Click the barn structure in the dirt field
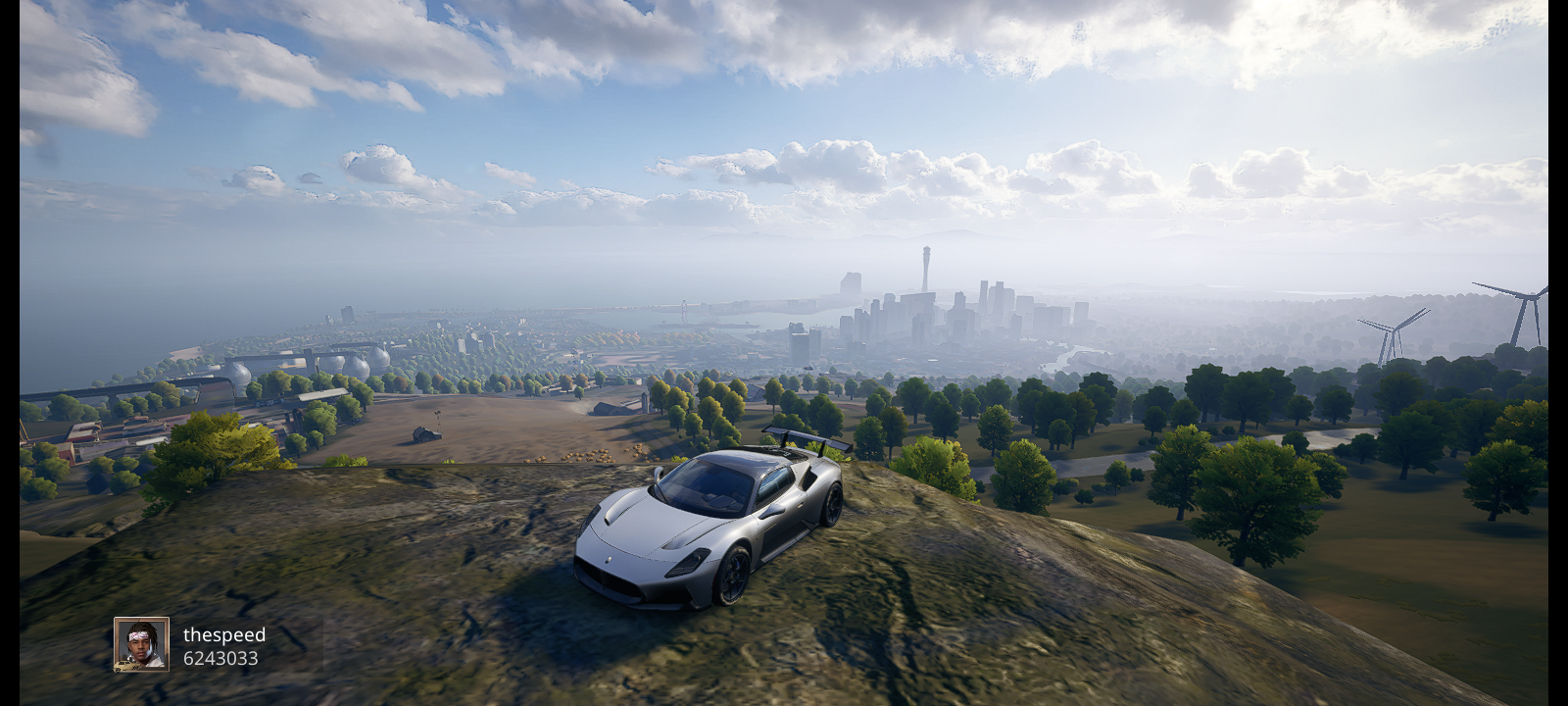The height and width of the screenshot is (706, 1568). click(427, 433)
